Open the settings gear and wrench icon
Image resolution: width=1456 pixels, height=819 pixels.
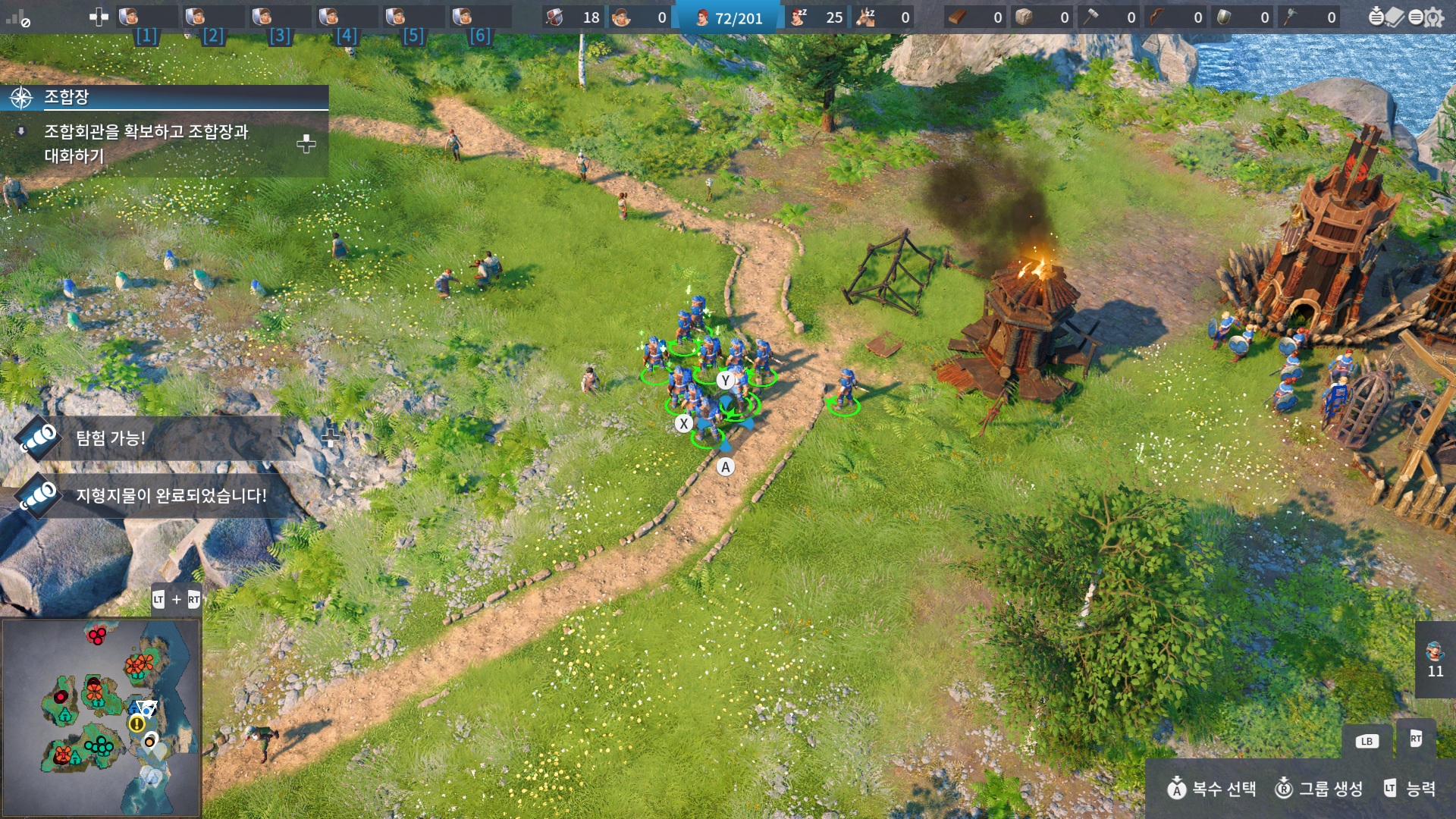(x=1434, y=17)
